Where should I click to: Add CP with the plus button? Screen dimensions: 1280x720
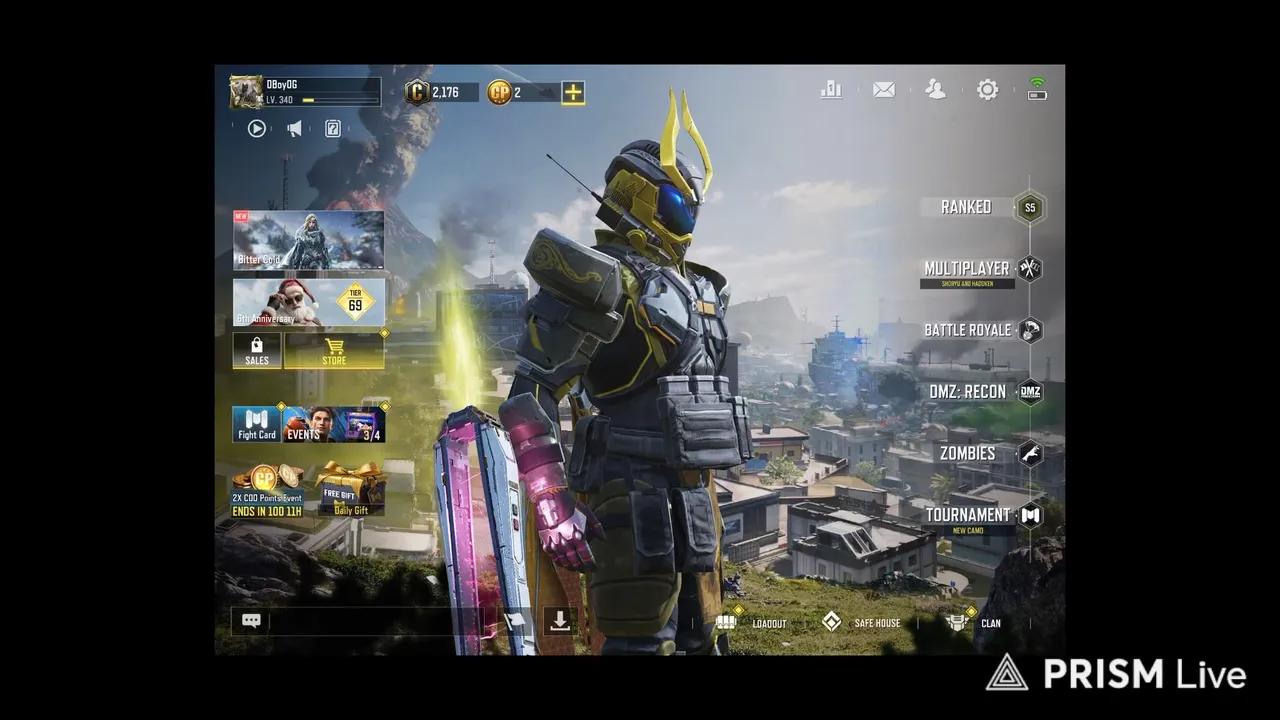point(572,91)
